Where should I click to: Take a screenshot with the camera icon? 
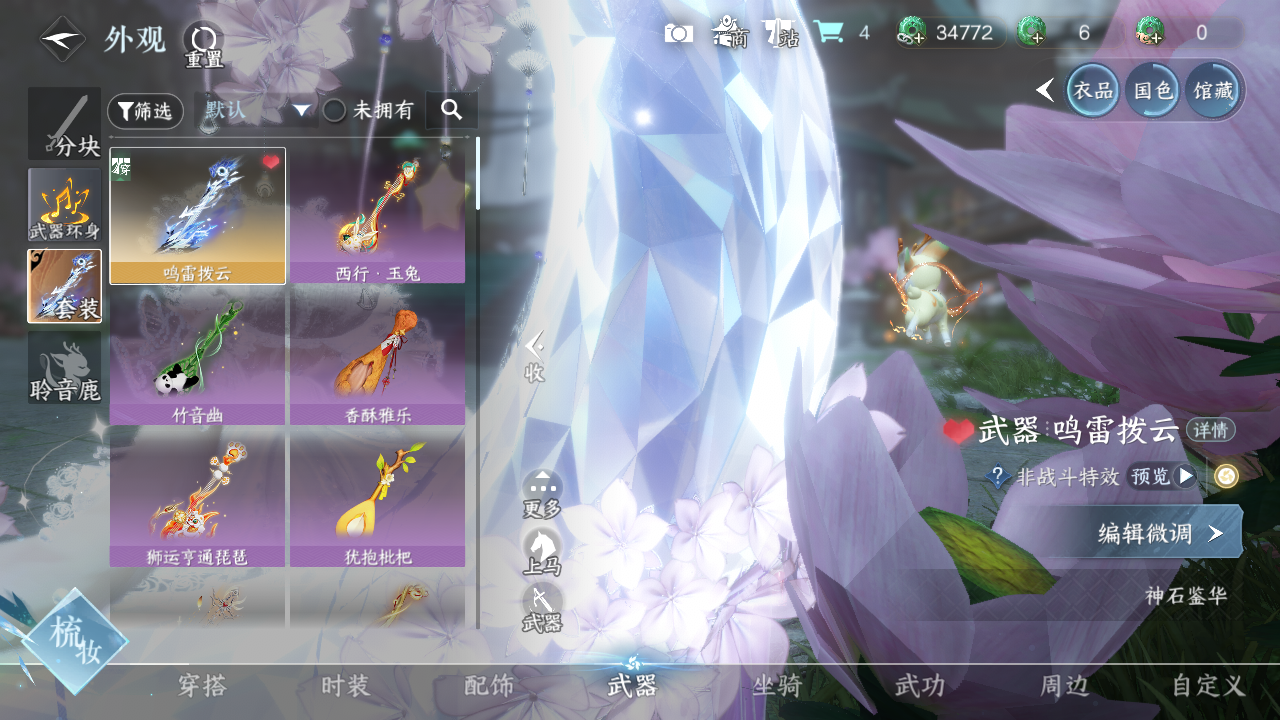coord(679,33)
